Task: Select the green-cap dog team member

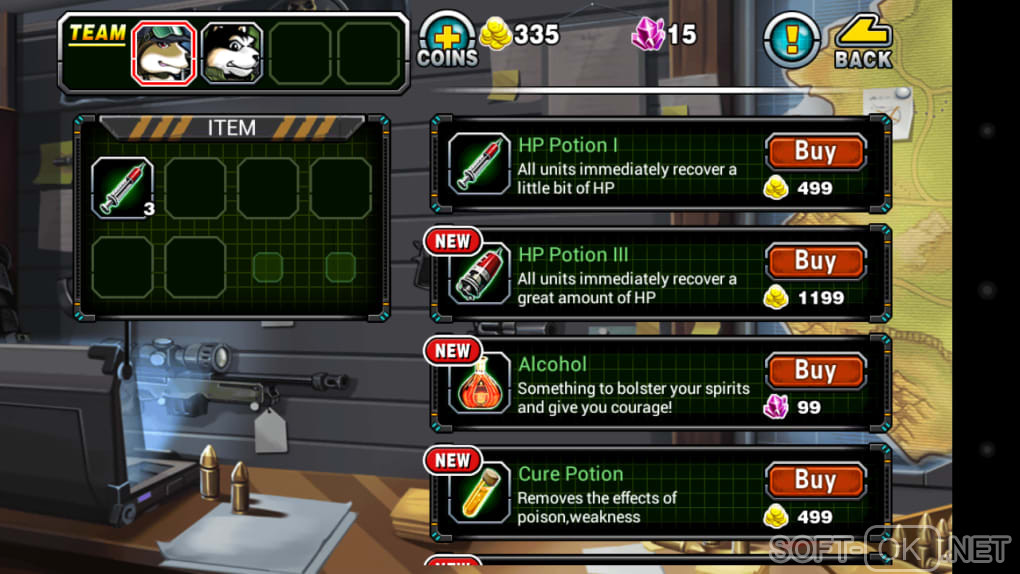Action: (164, 53)
